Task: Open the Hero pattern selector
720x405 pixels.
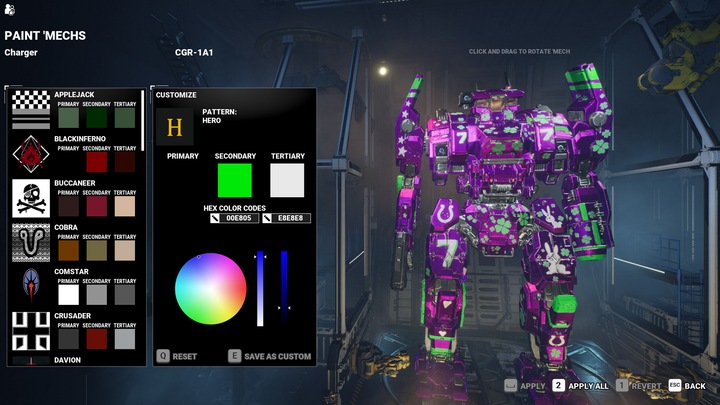Action: [x=175, y=127]
